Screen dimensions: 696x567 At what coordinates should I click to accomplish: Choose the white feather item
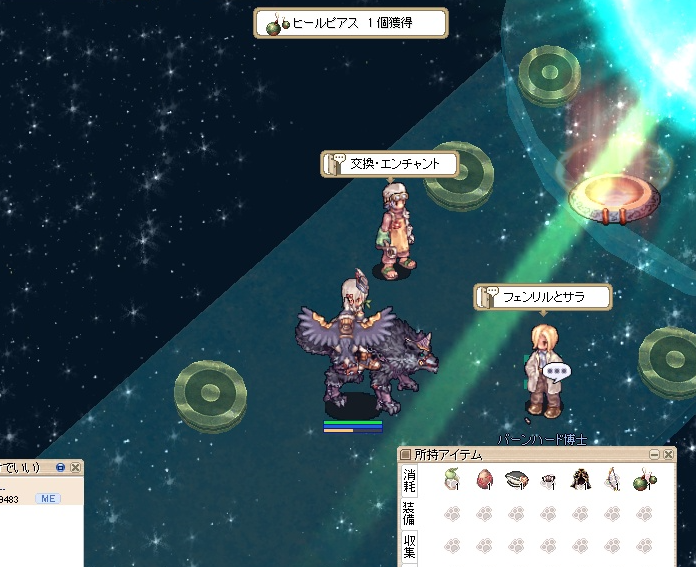pyautogui.click(x=612, y=480)
